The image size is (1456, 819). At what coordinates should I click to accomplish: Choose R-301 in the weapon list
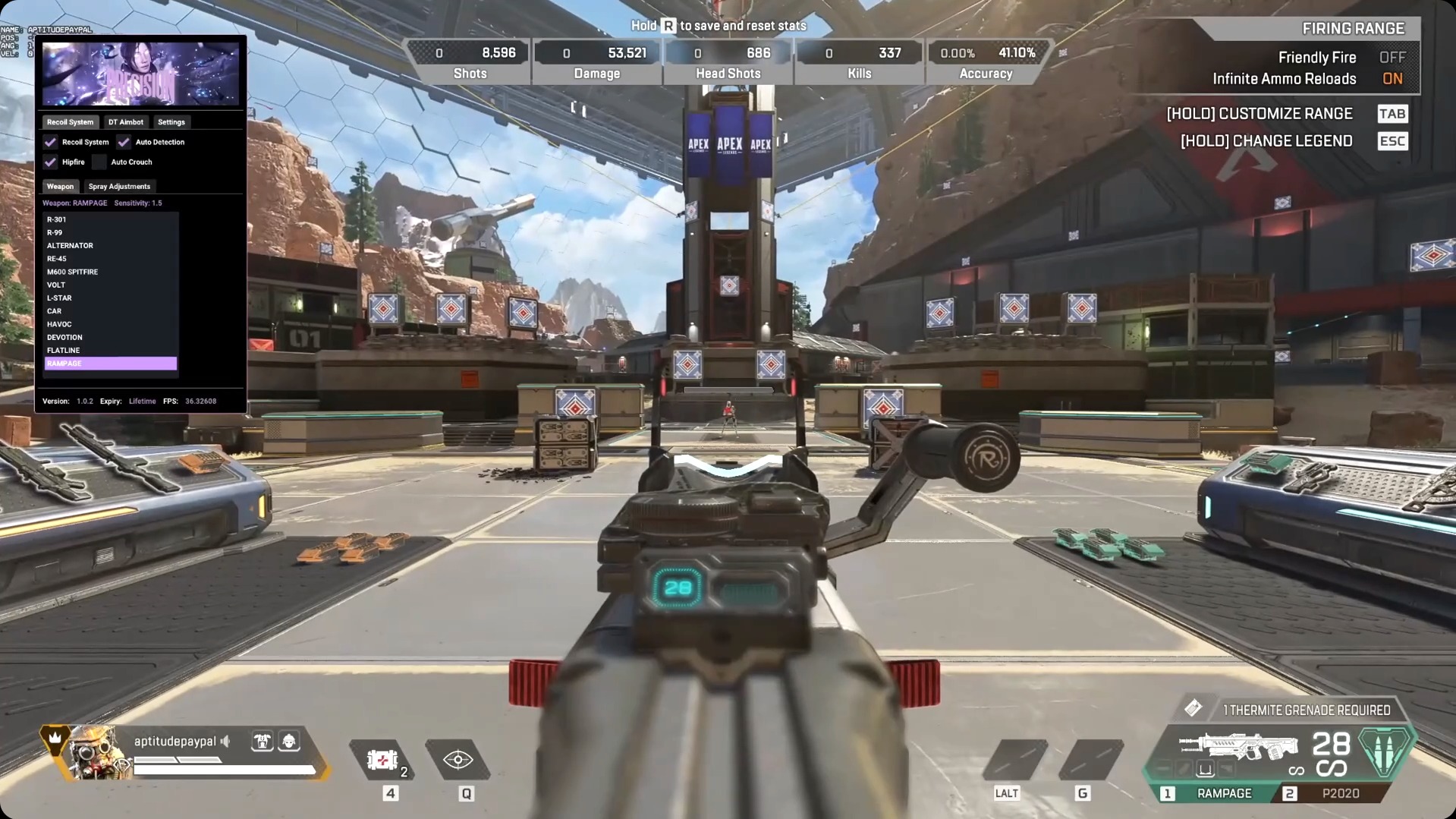56,219
